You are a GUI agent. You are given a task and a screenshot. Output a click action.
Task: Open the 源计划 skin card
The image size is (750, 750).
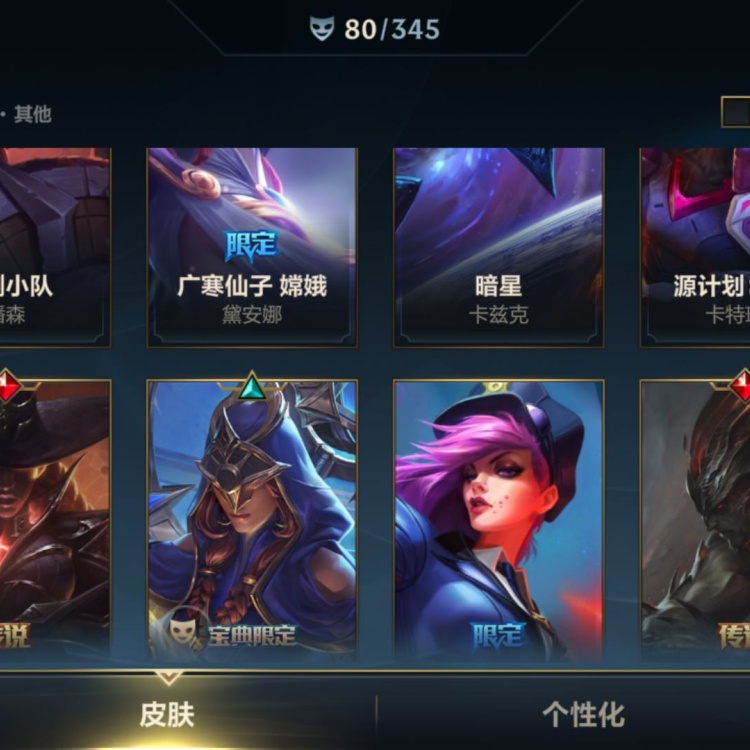[x=696, y=247]
